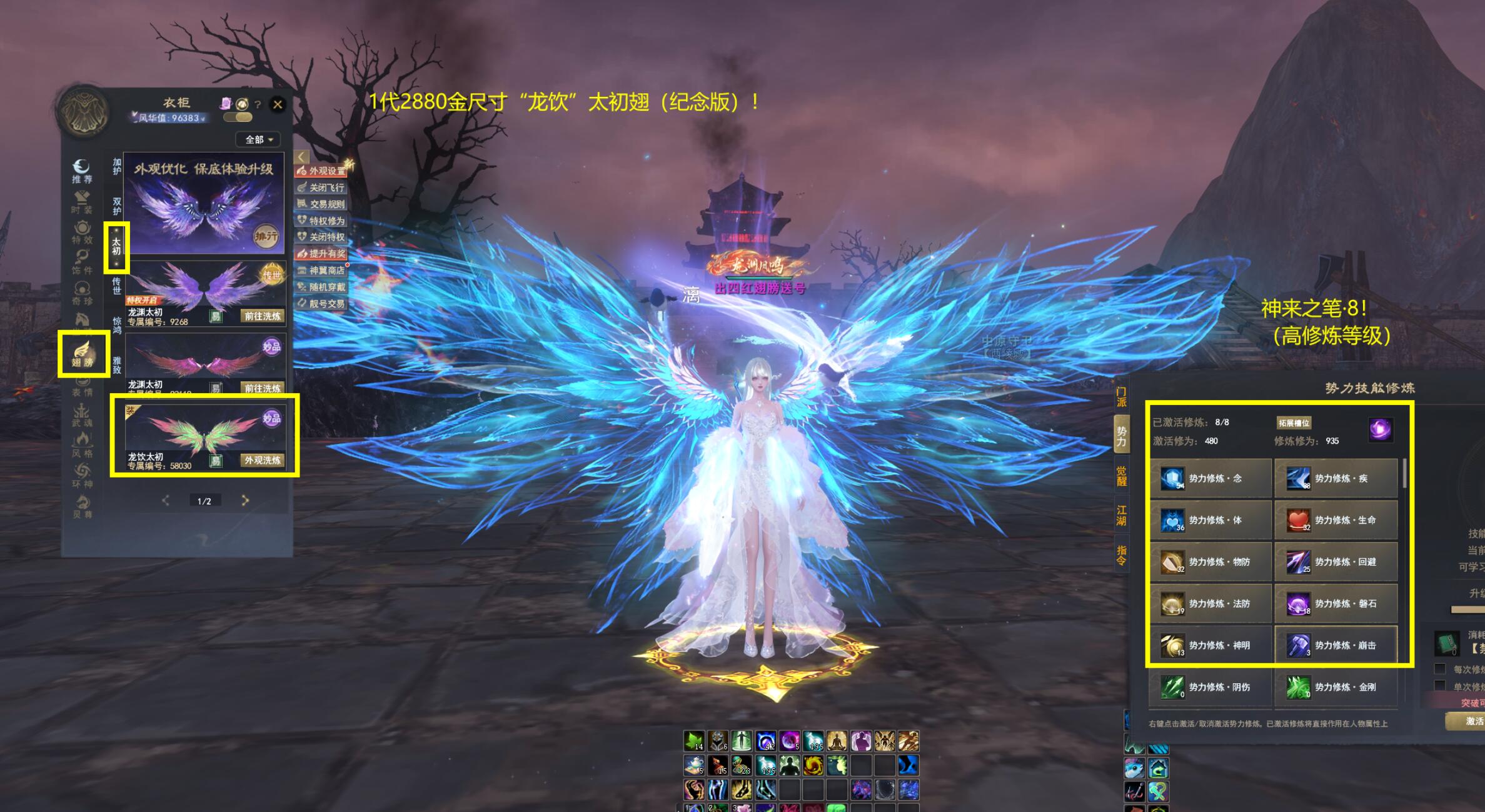This screenshot has height=812, width=1485.
Task: Open the 神翼商店 wing shop
Action: pyautogui.click(x=322, y=271)
